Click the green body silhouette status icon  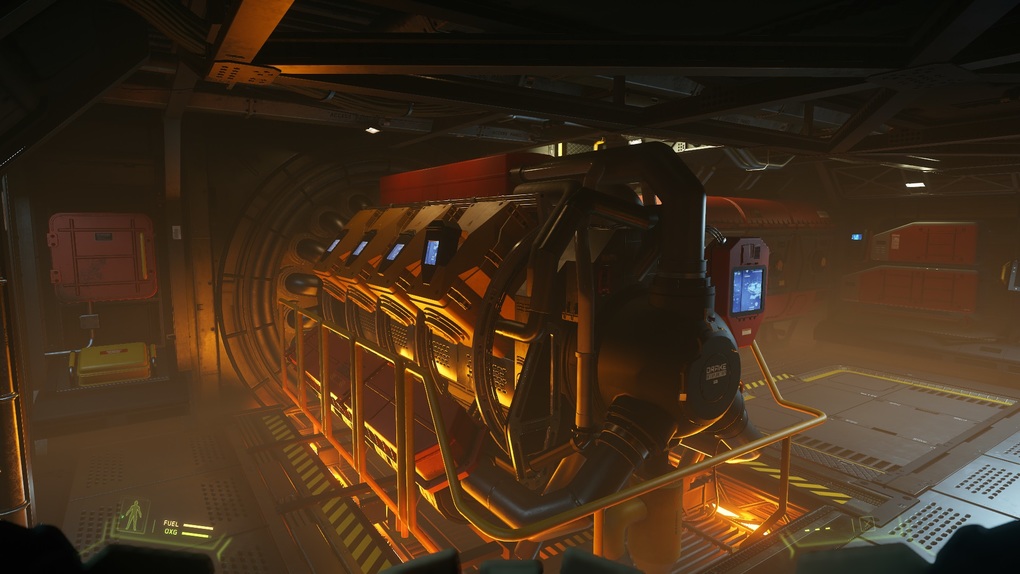tap(132, 516)
